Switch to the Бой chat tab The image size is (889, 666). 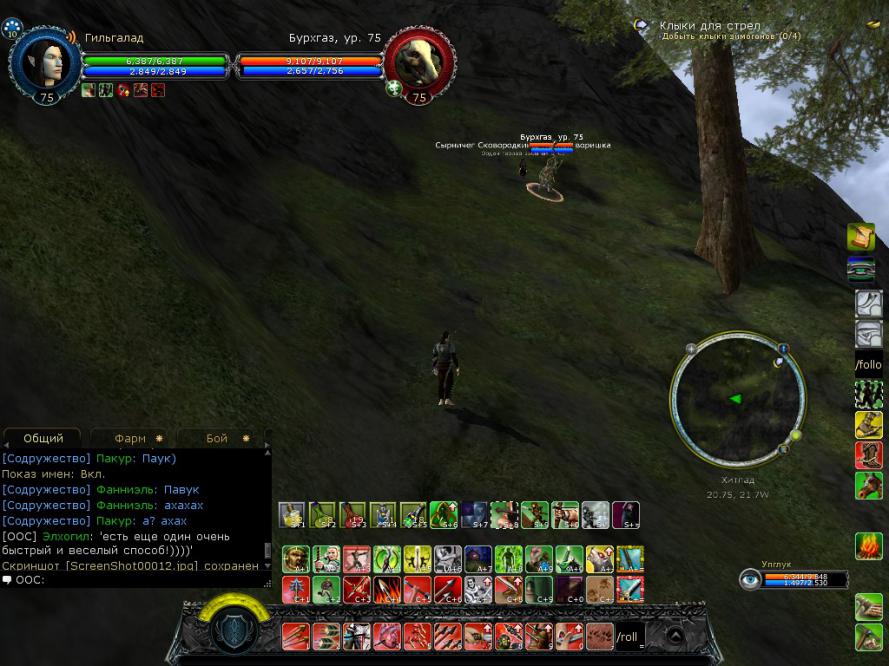217,438
